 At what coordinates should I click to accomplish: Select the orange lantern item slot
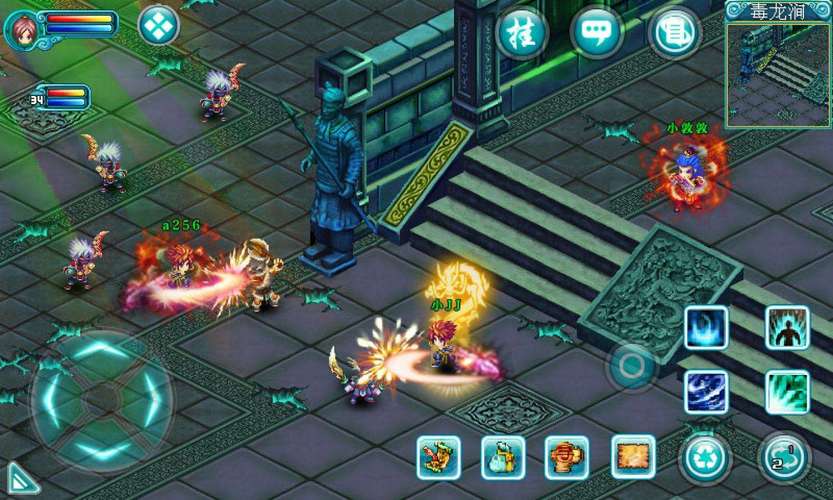567,457
